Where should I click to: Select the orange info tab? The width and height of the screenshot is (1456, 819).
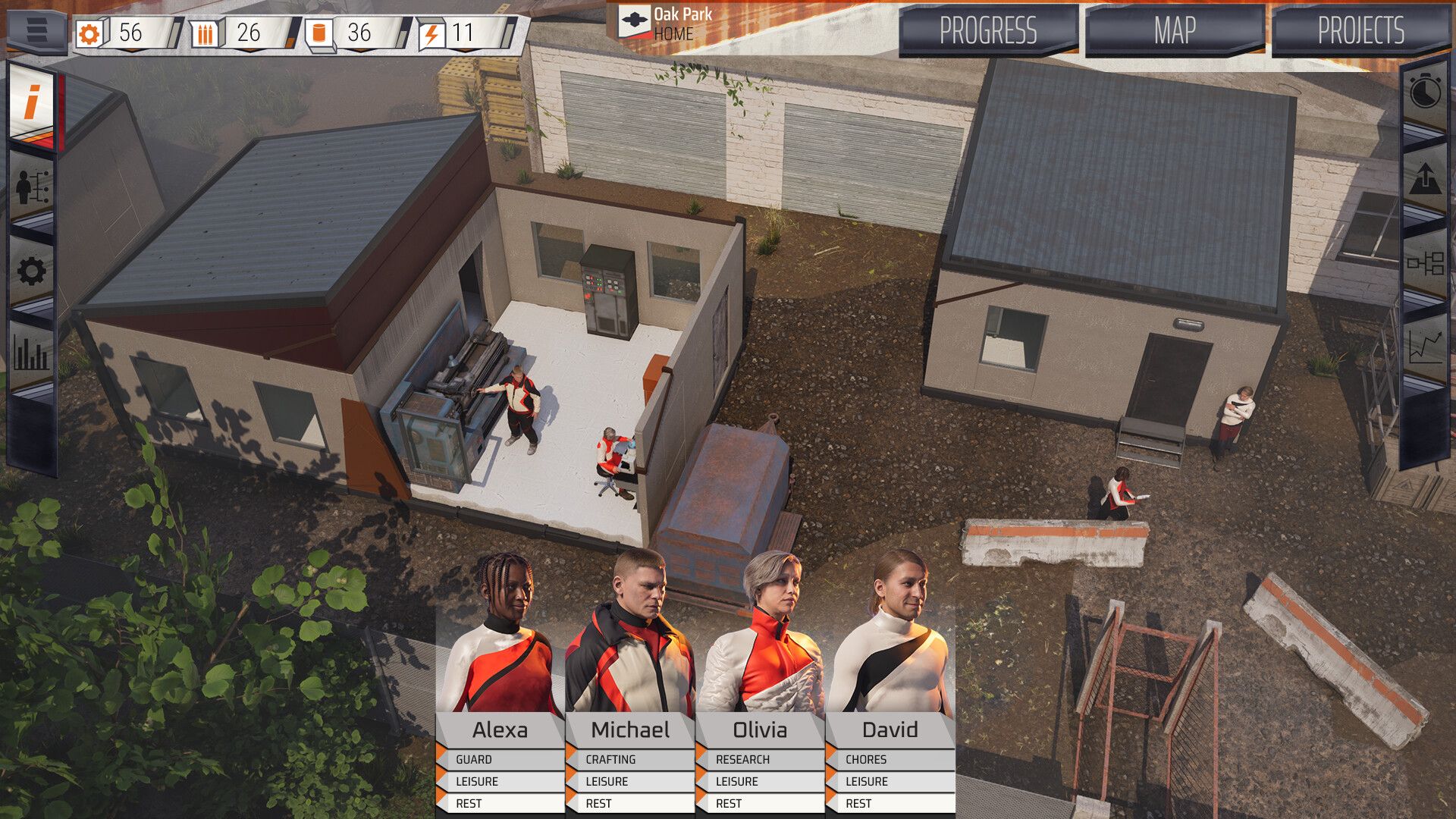point(33,103)
